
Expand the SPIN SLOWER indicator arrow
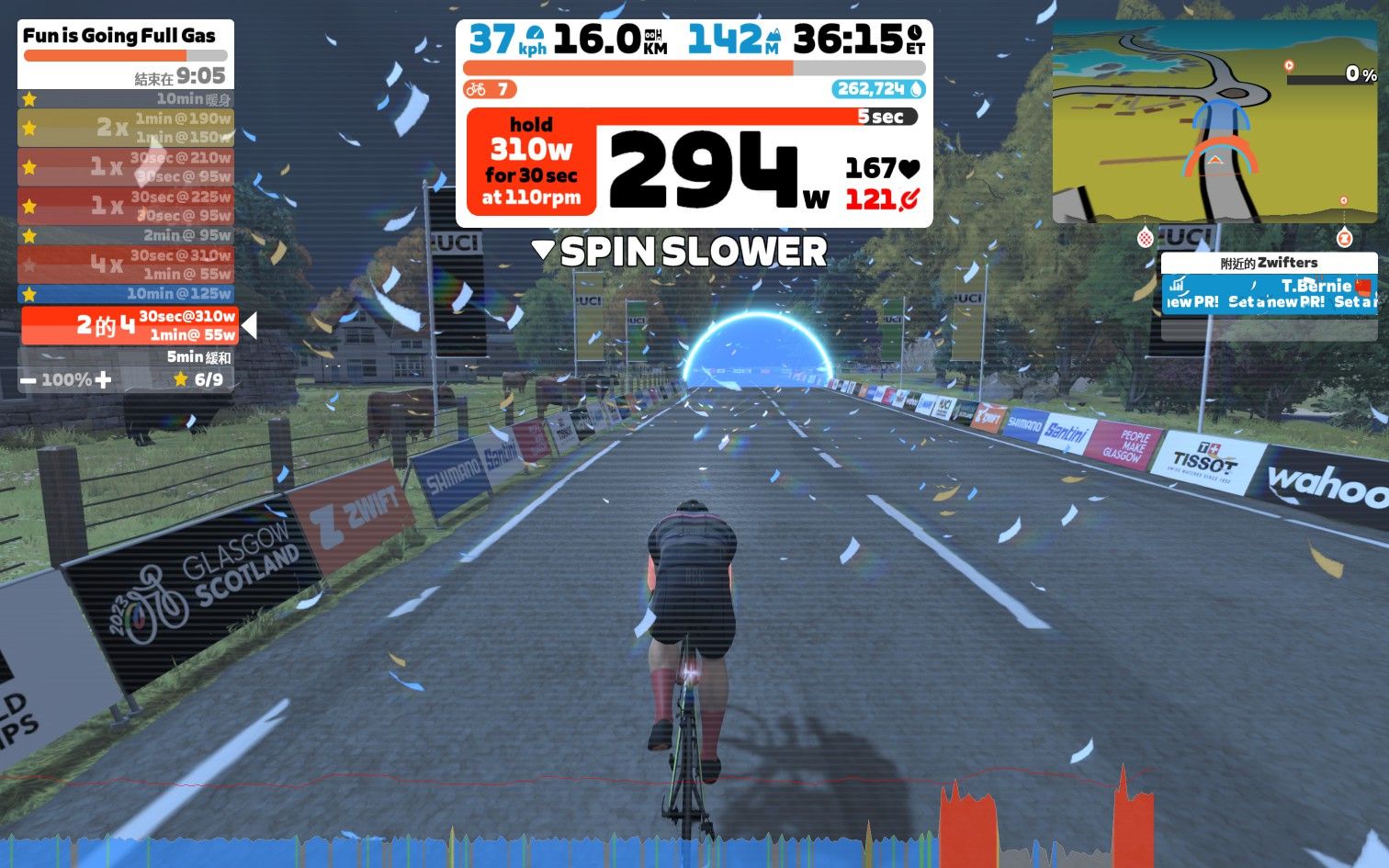point(545,248)
